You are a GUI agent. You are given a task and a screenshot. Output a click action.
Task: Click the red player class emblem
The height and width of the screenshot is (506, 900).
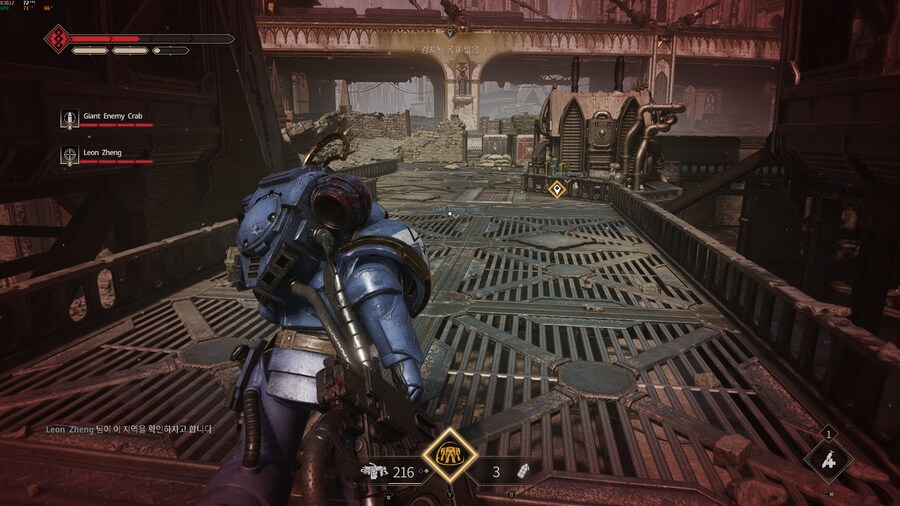(56, 40)
